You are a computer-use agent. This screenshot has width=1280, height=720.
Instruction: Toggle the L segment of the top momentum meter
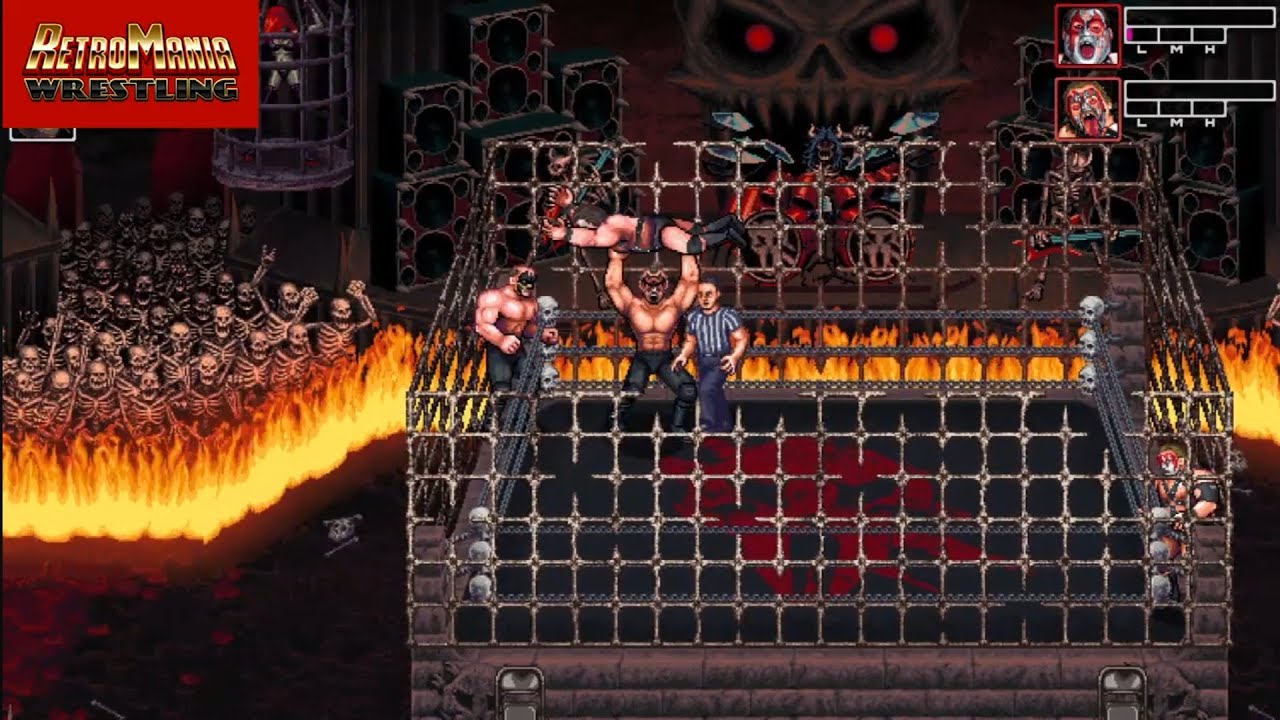(1141, 35)
